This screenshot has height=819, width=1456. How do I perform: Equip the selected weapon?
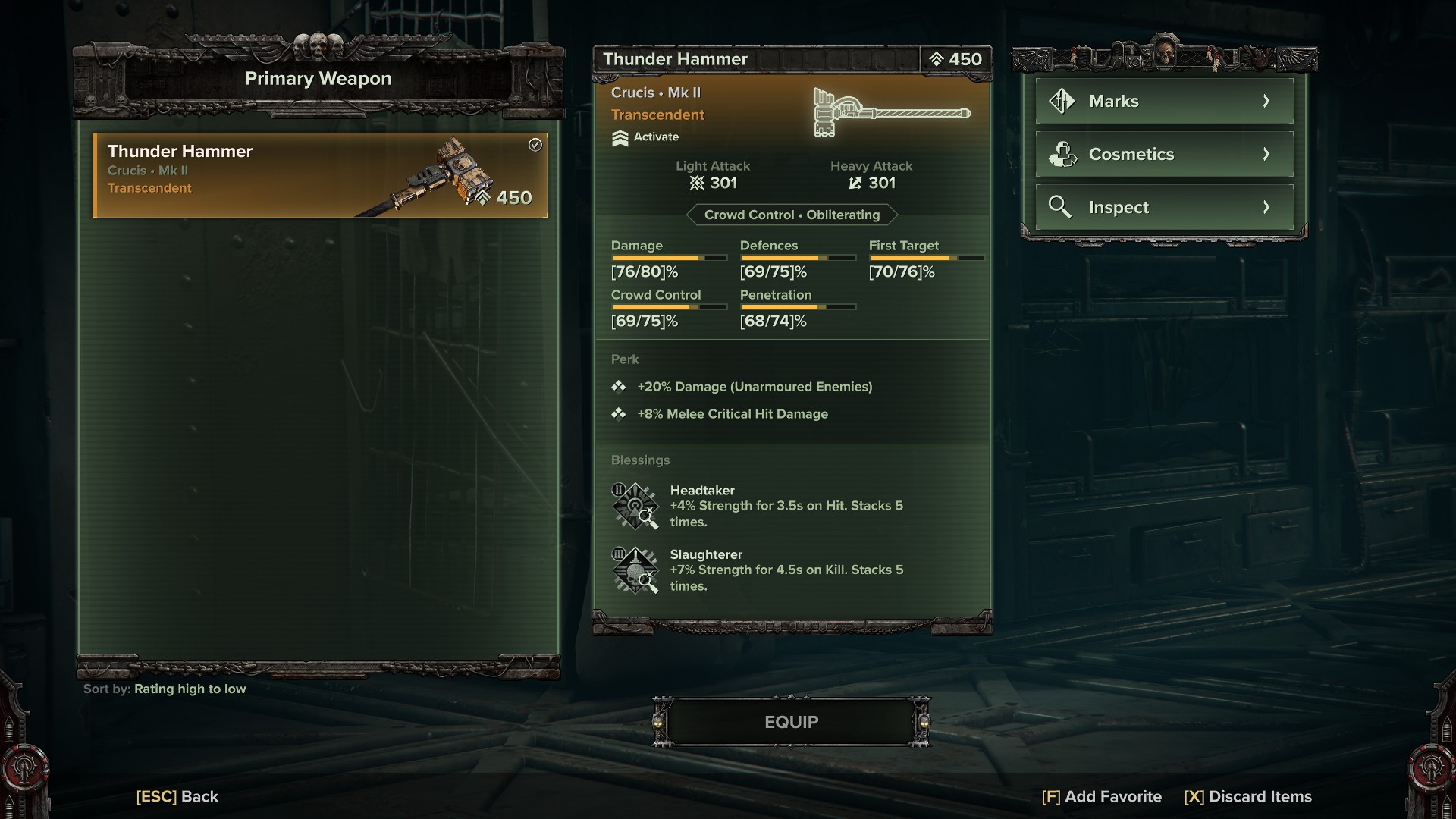(x=791, y=722)
